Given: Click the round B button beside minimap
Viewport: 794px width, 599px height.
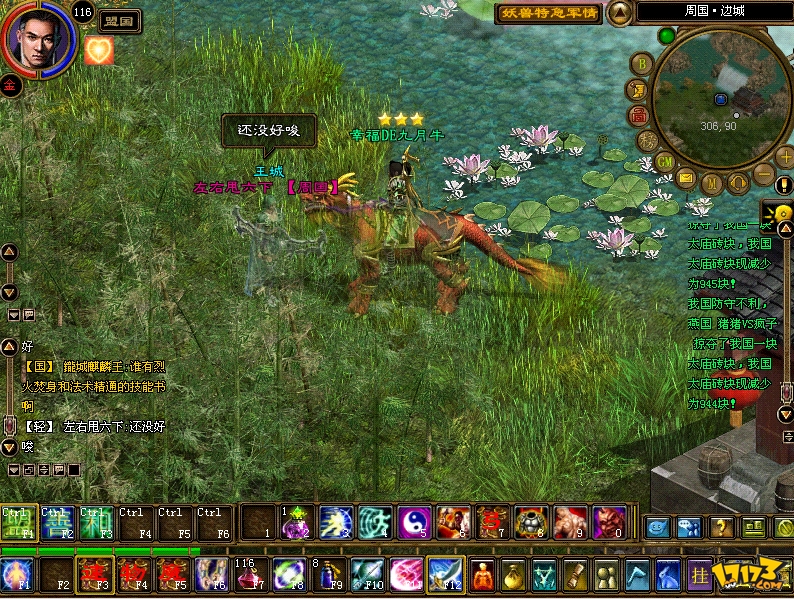Looking at the screenshot, I should 643,63.
